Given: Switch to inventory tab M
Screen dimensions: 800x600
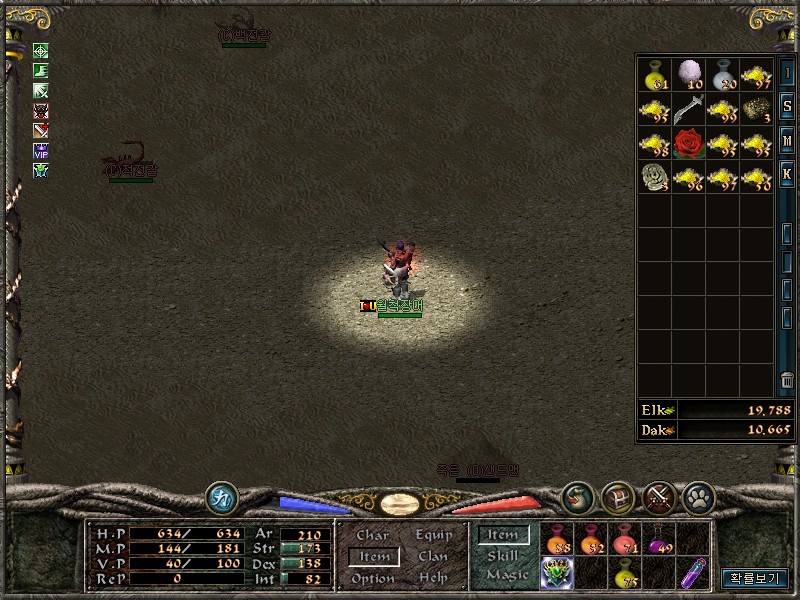Looking at the screenshot, I should pyautogui.click(x=787, y=140).
